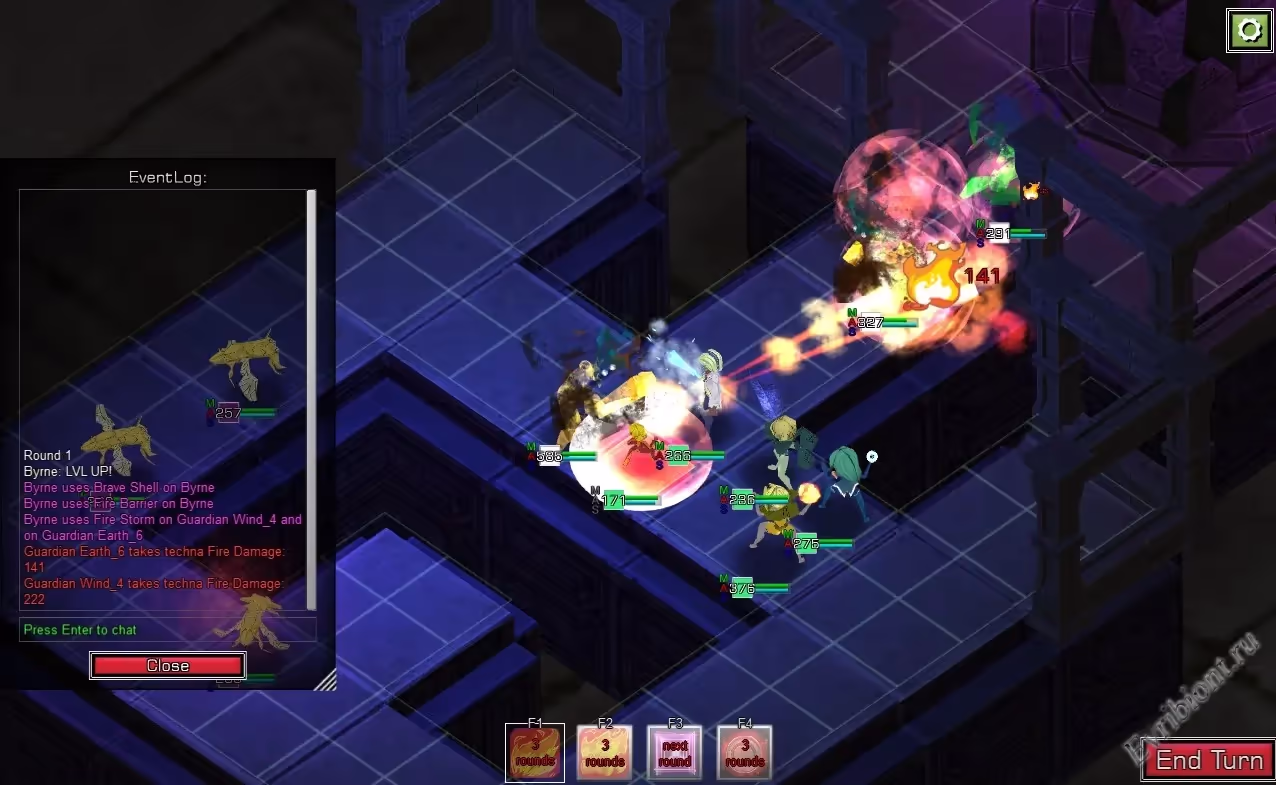Click the chat input field

(167, 630)
